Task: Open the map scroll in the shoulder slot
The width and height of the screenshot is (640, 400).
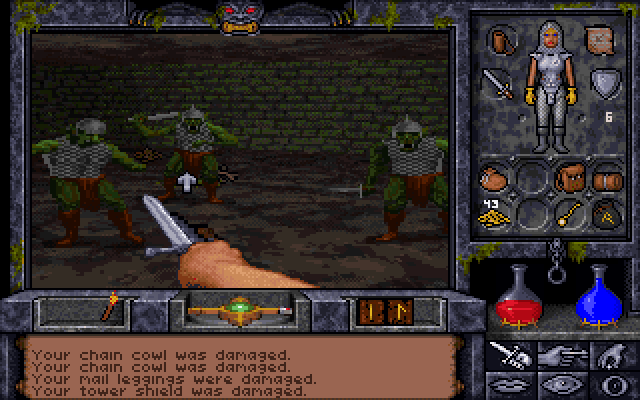Action: point(601,39)
